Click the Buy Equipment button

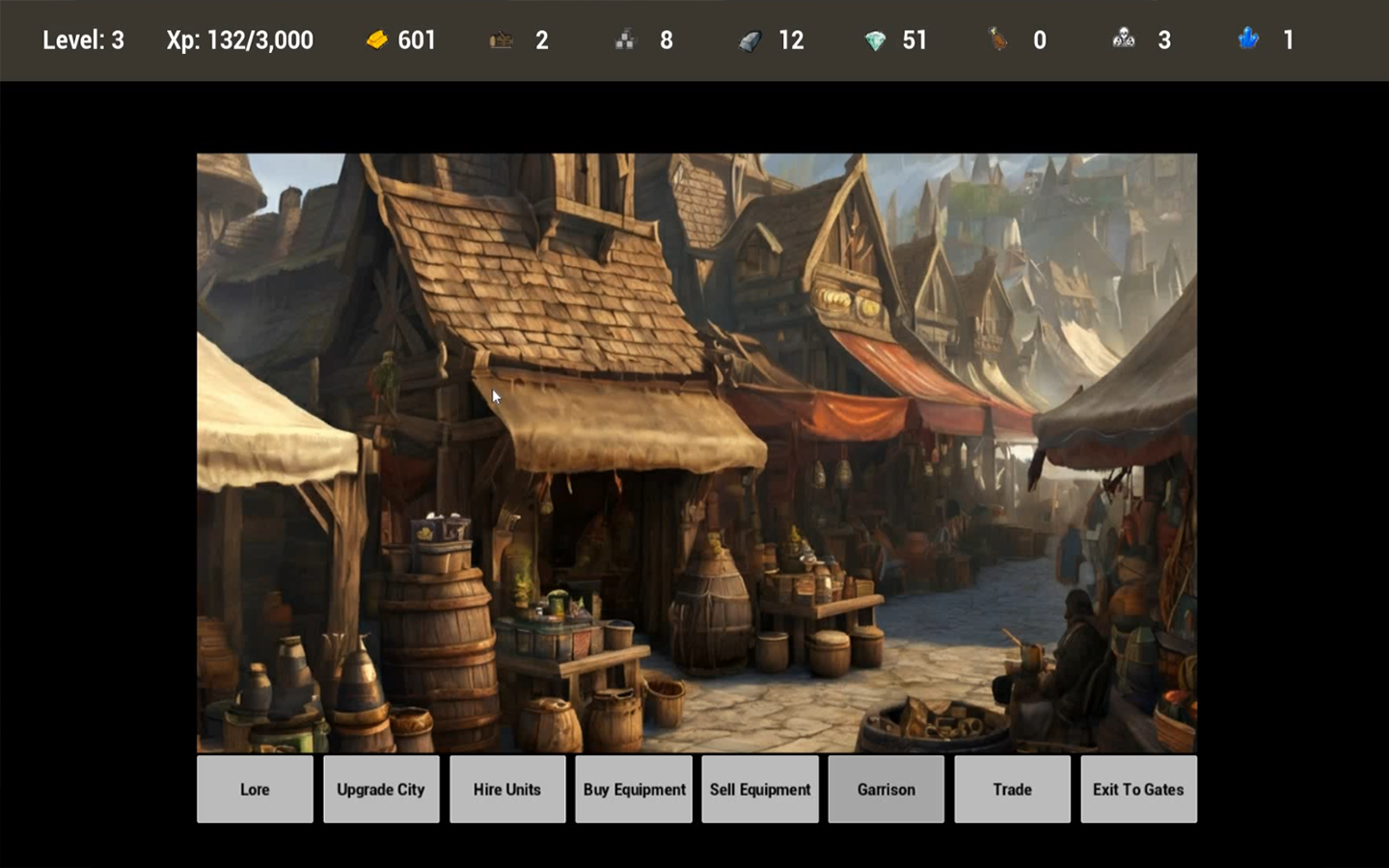(634, 789)
